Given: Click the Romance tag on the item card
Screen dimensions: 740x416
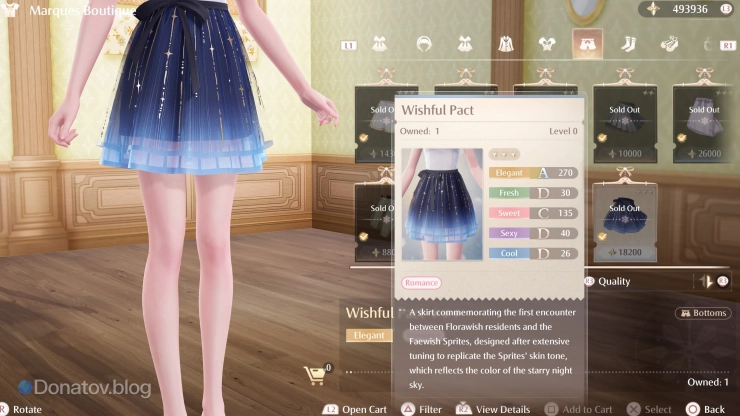Looking at the screenshot, I should (x=422, y=283).
